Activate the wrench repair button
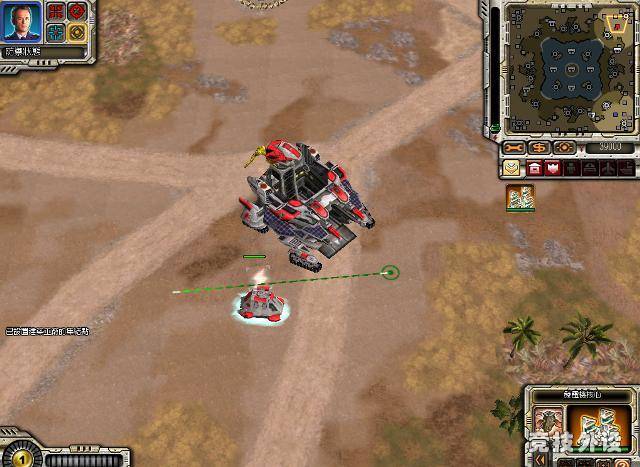 pyautogui.click(x=516, y=147)
